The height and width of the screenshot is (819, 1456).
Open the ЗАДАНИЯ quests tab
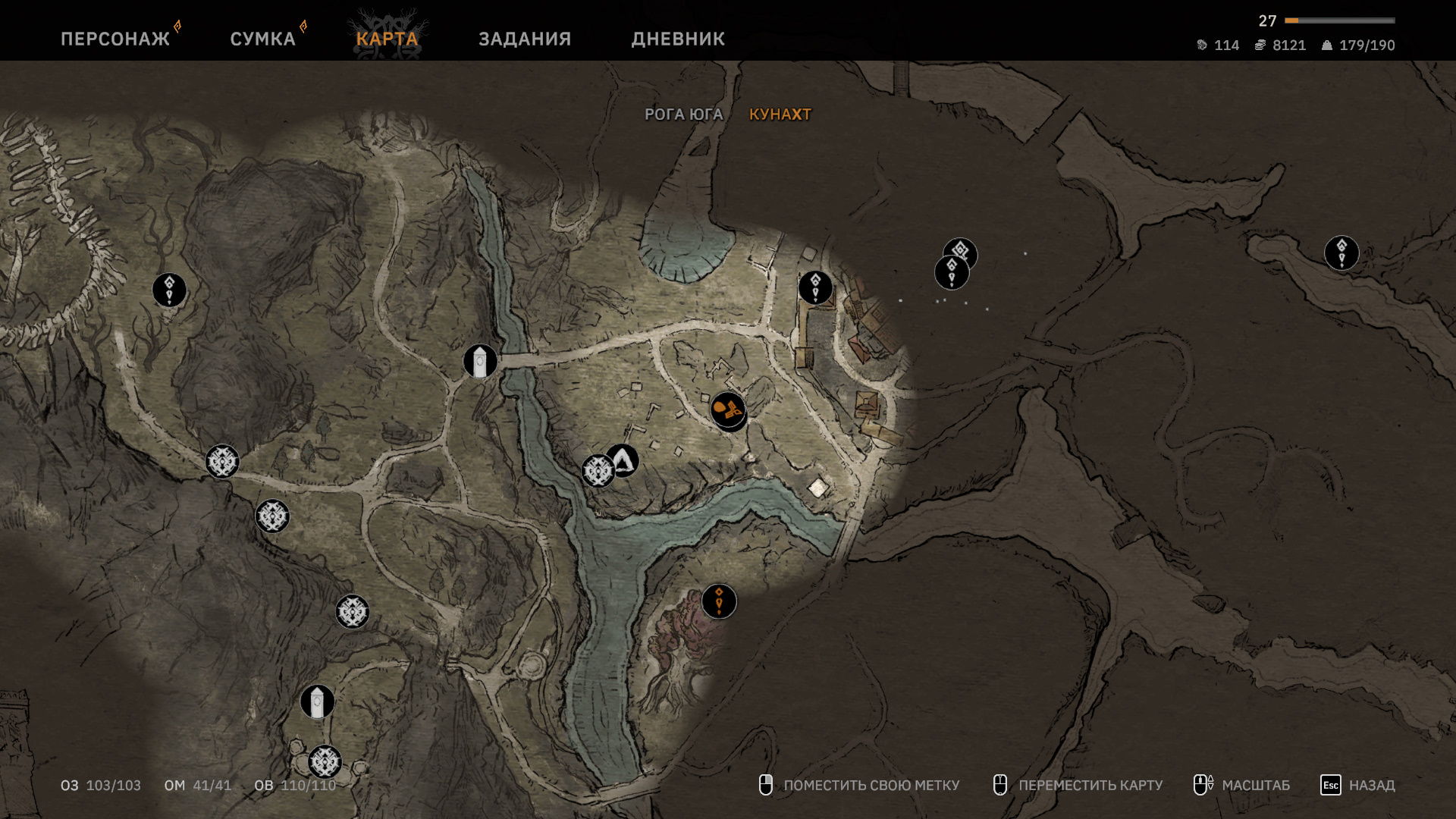[525, 39]
